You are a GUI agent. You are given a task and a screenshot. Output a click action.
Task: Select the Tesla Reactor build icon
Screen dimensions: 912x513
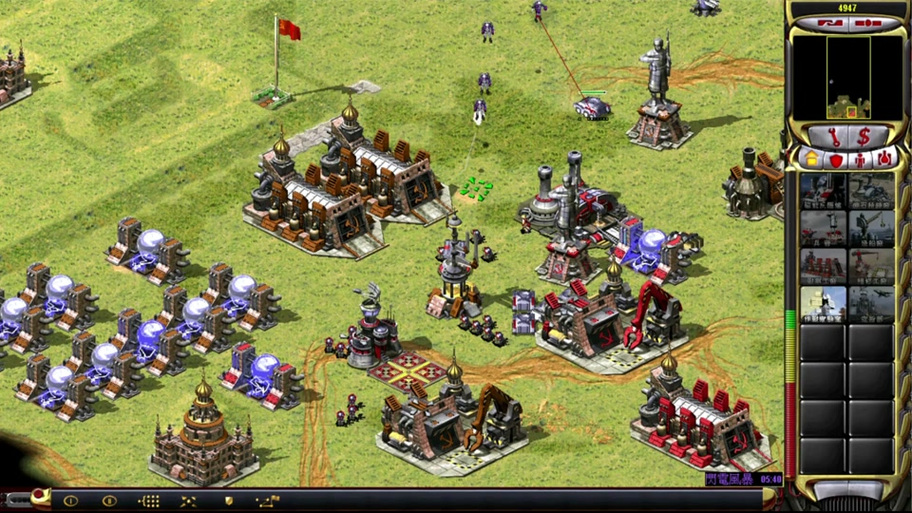pyautogui.click(x=822, y=190)
